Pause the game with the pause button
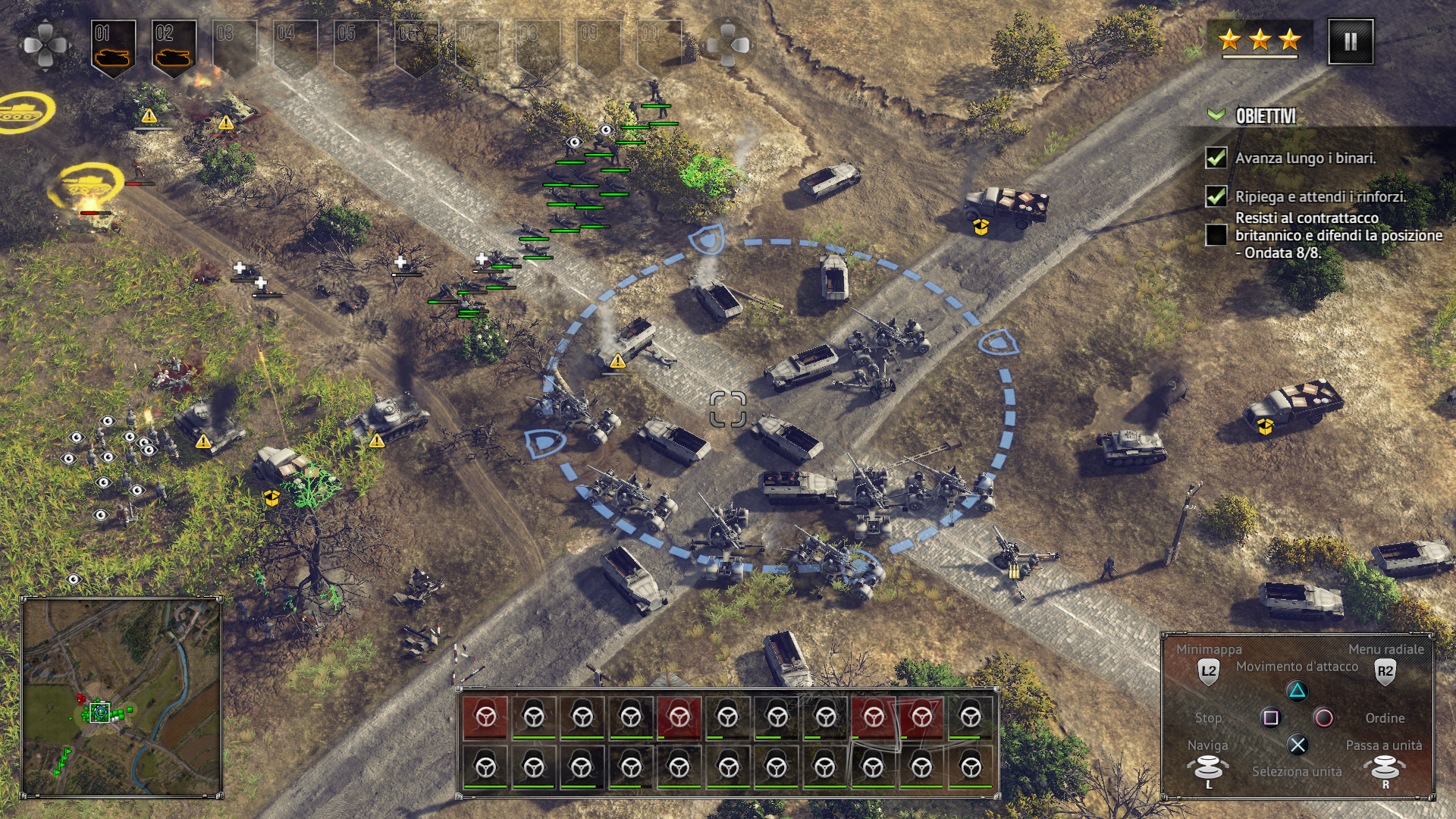 pyautogui.click(x=1351, y=42)
